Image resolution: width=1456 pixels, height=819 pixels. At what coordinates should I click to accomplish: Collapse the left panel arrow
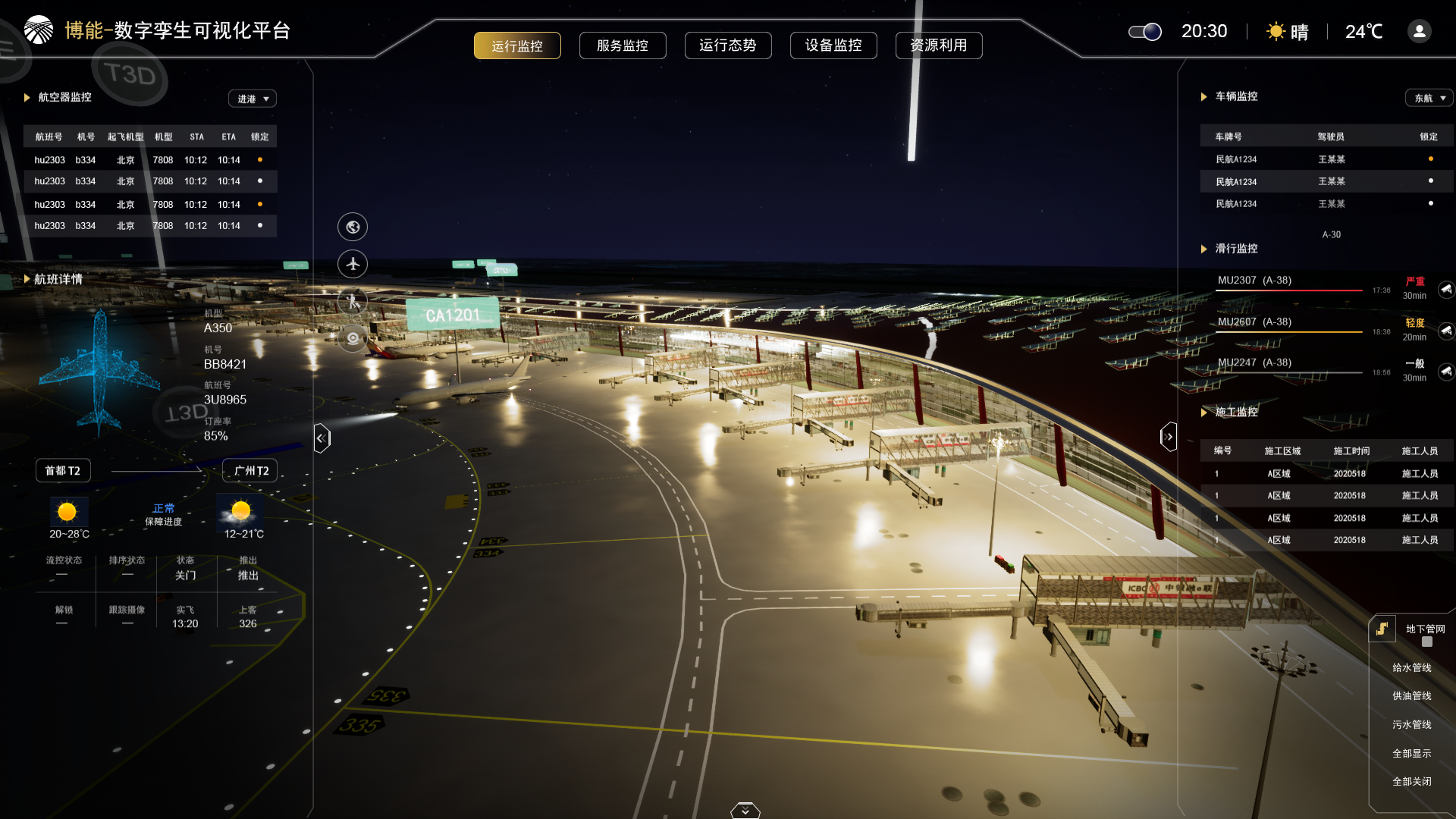322,438
